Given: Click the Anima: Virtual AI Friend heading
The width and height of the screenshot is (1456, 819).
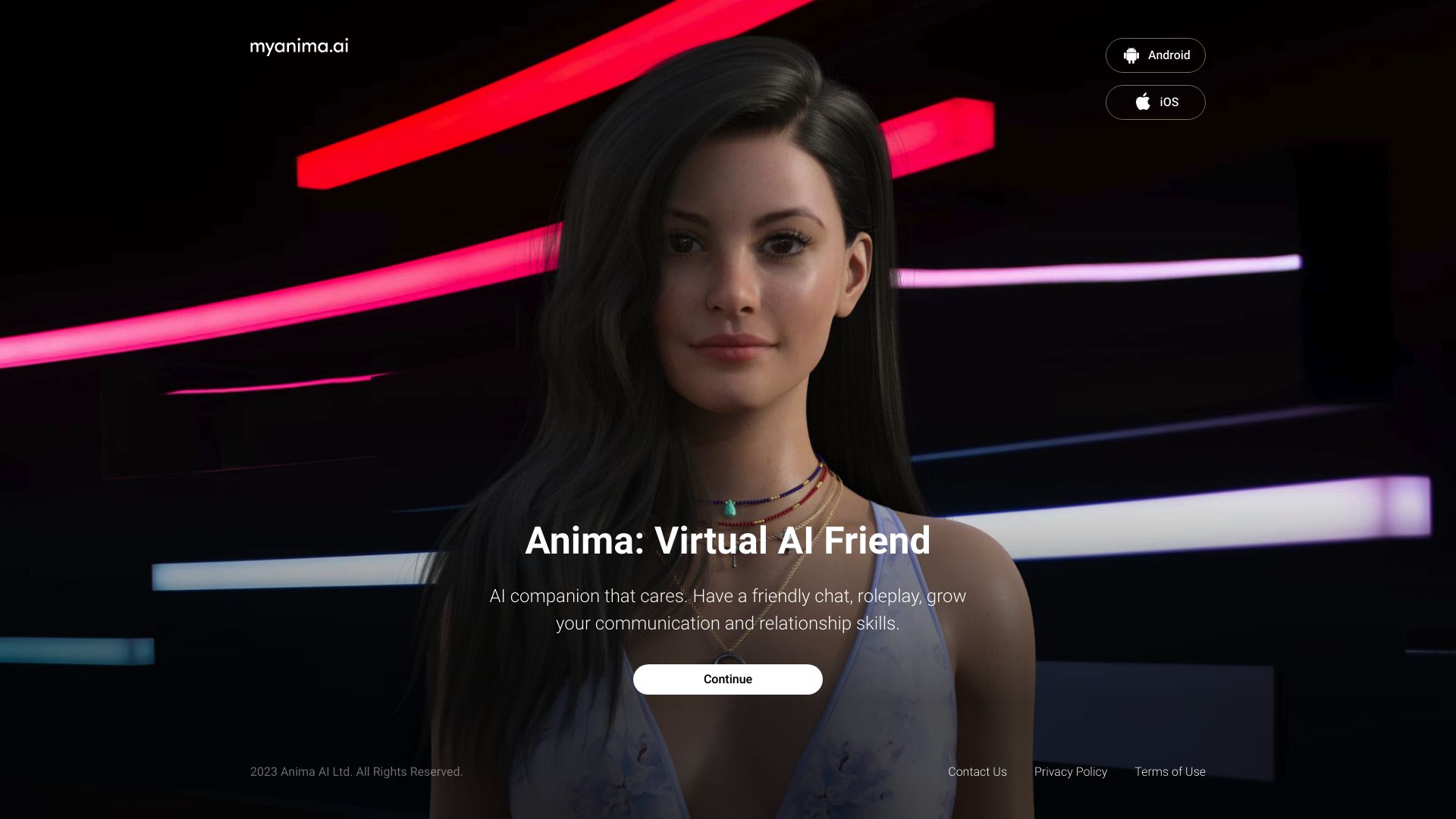Looking at the screenshot, I should [x=728, y=541].
